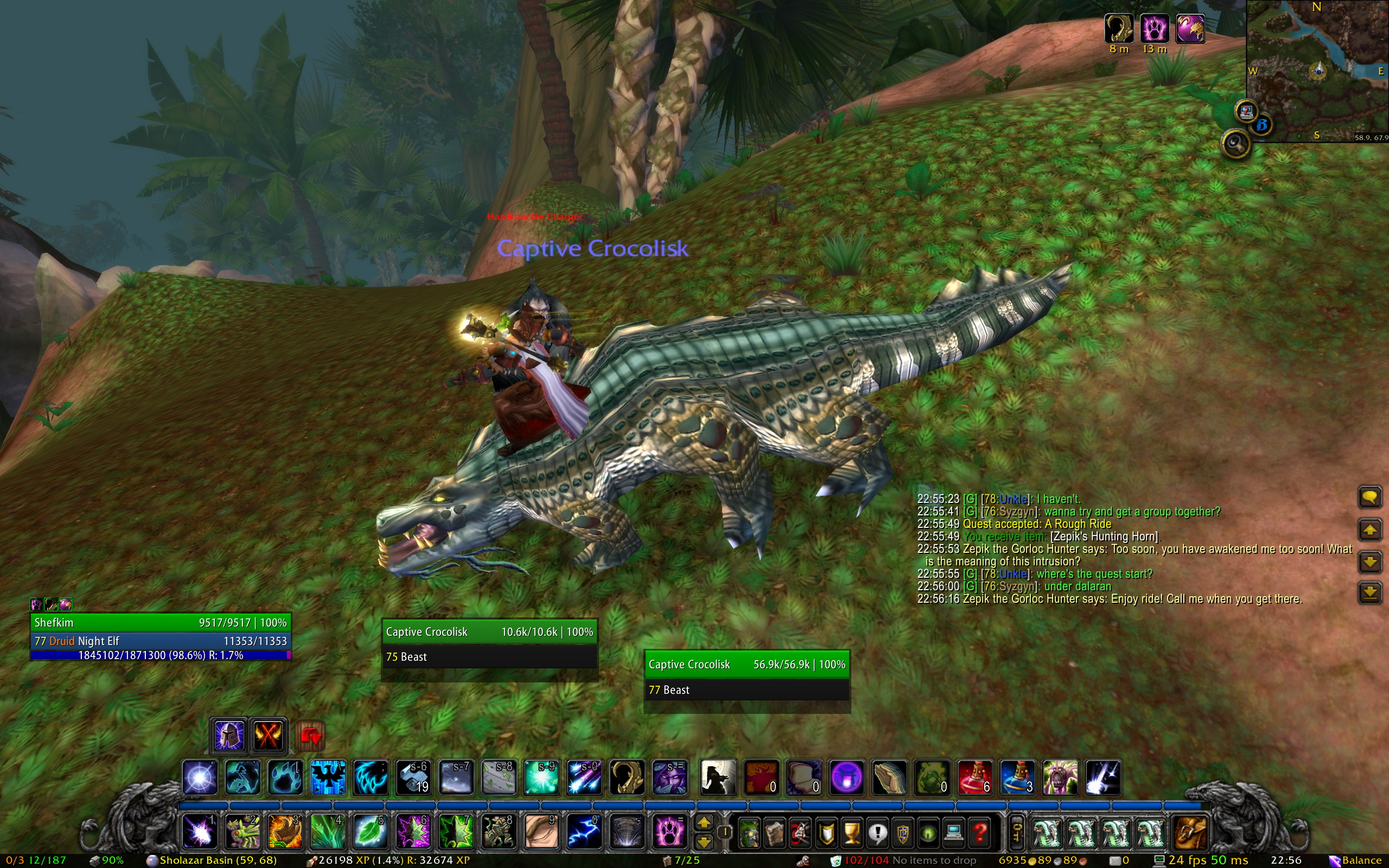
Task: Use the red healing potion slot
Action: 974,778
